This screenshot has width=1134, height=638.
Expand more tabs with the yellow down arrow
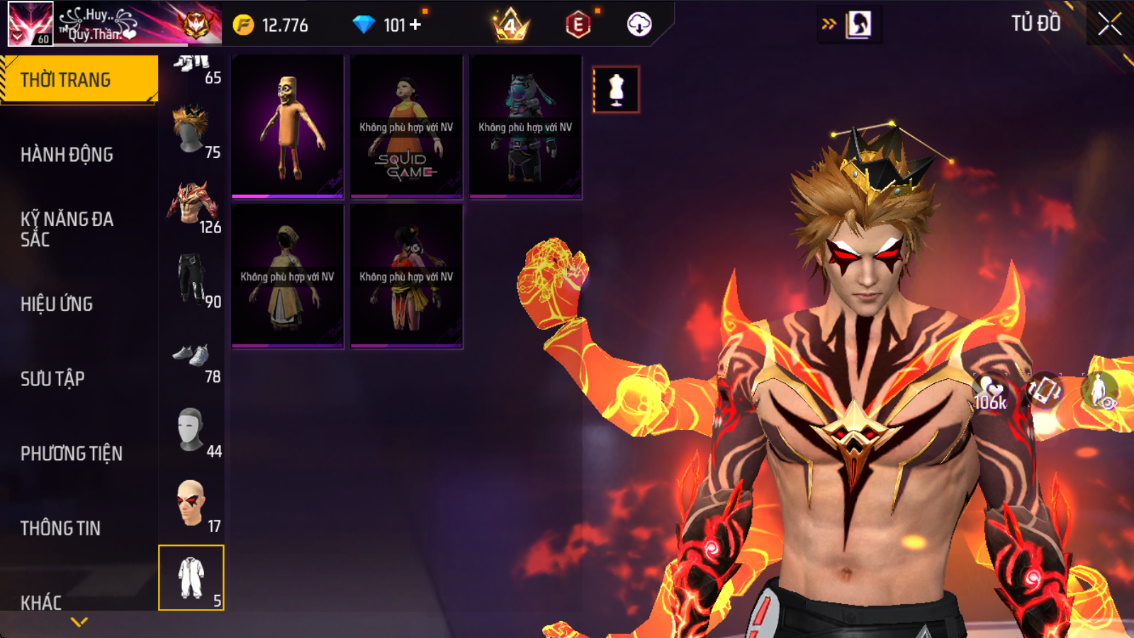(x=79, y=623)
